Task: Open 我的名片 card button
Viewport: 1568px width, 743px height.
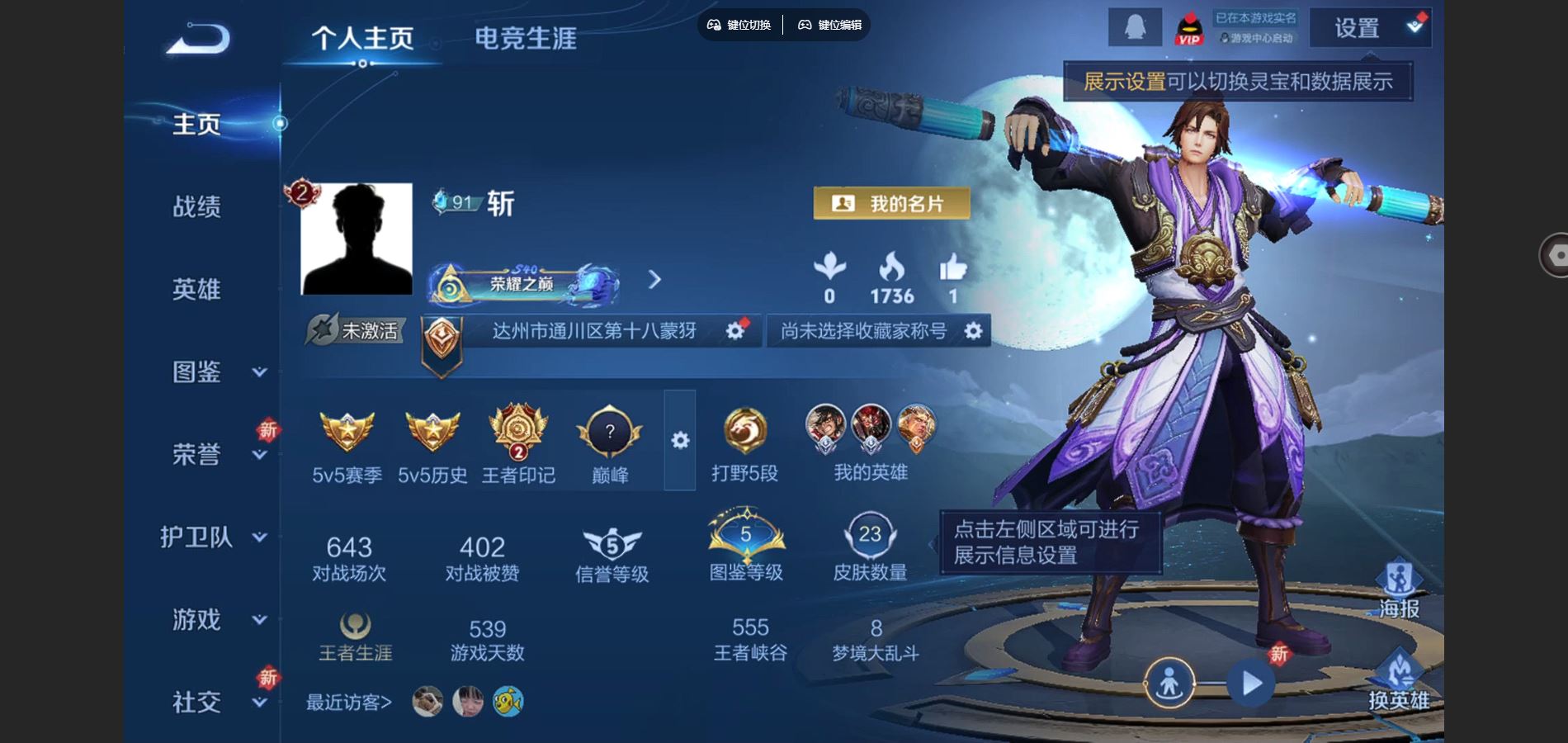Action: point(891,202)
